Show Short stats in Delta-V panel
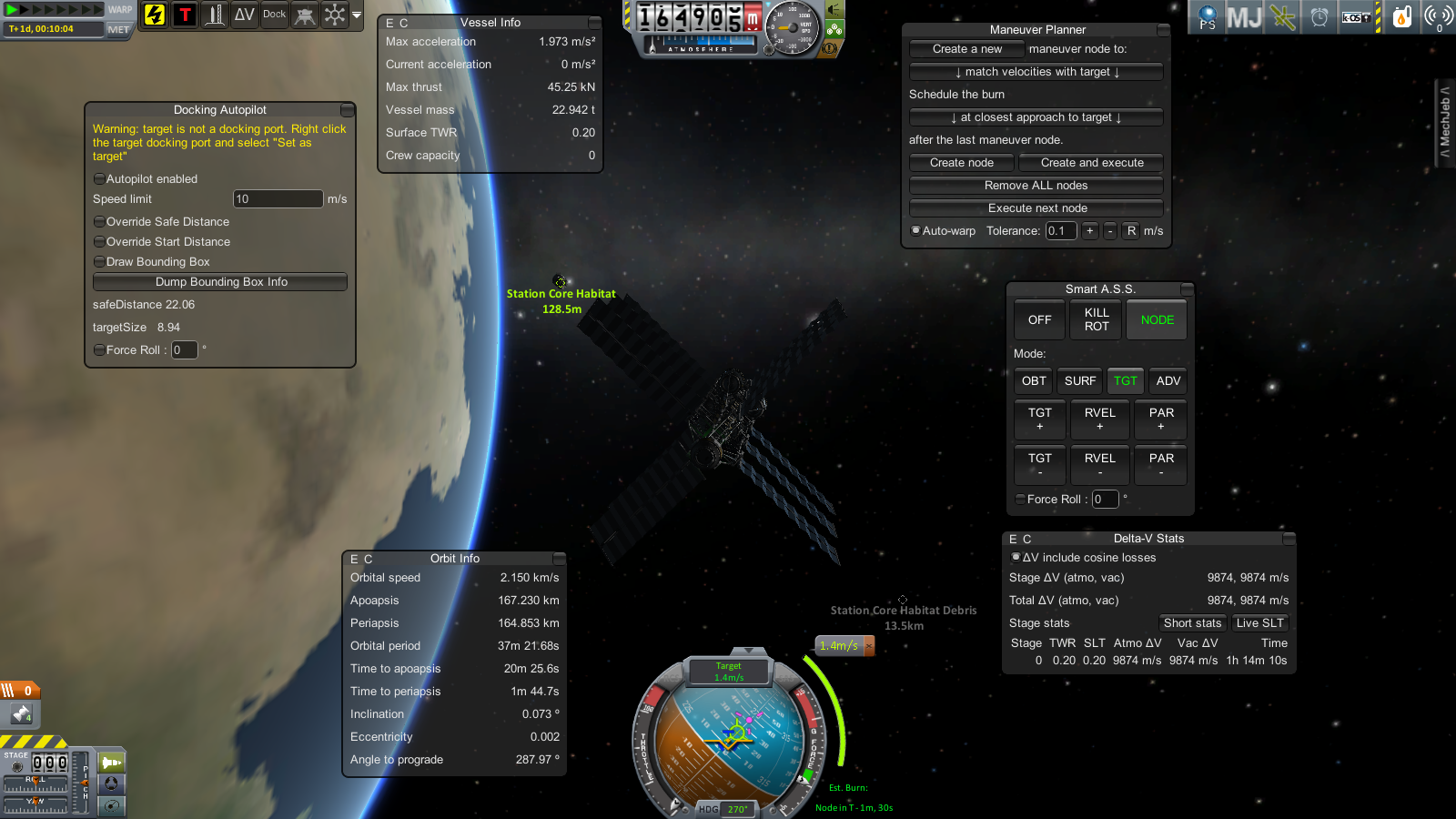 tap(1192, 623)
